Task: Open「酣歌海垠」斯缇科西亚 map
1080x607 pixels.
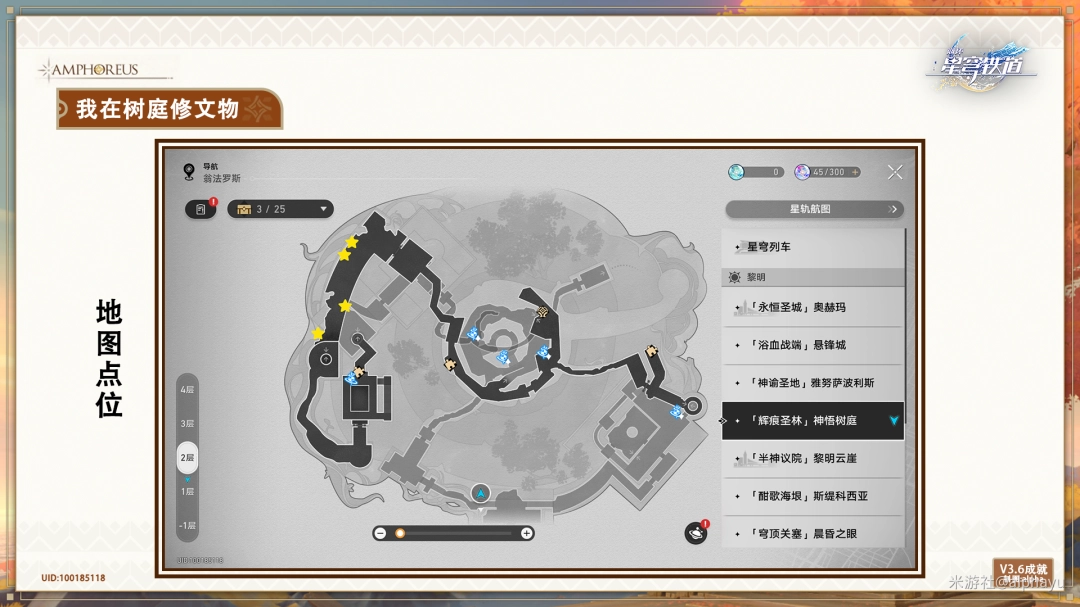Action: click(812, 496)
